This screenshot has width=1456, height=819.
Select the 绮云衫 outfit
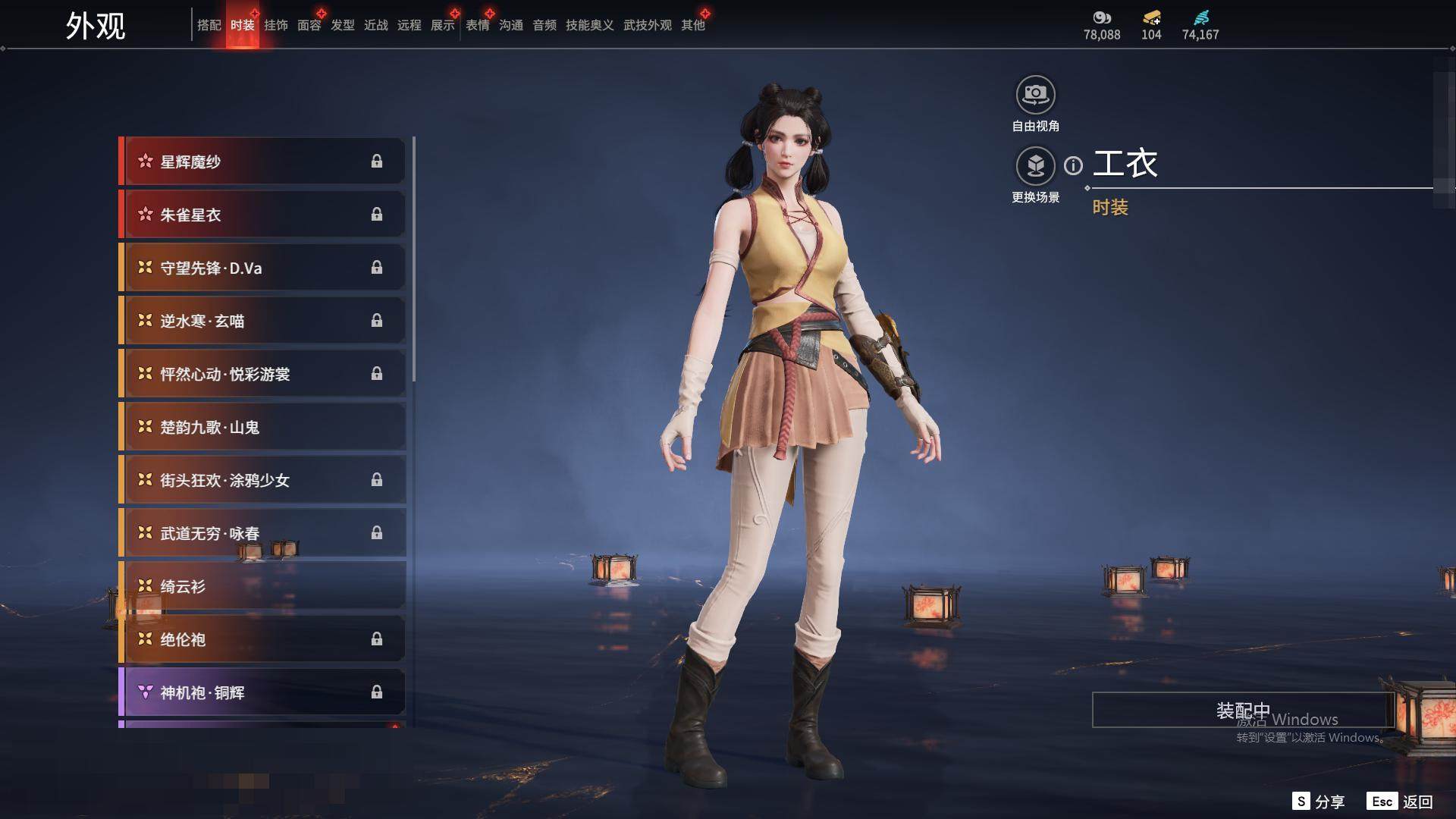tap(262, 586)
